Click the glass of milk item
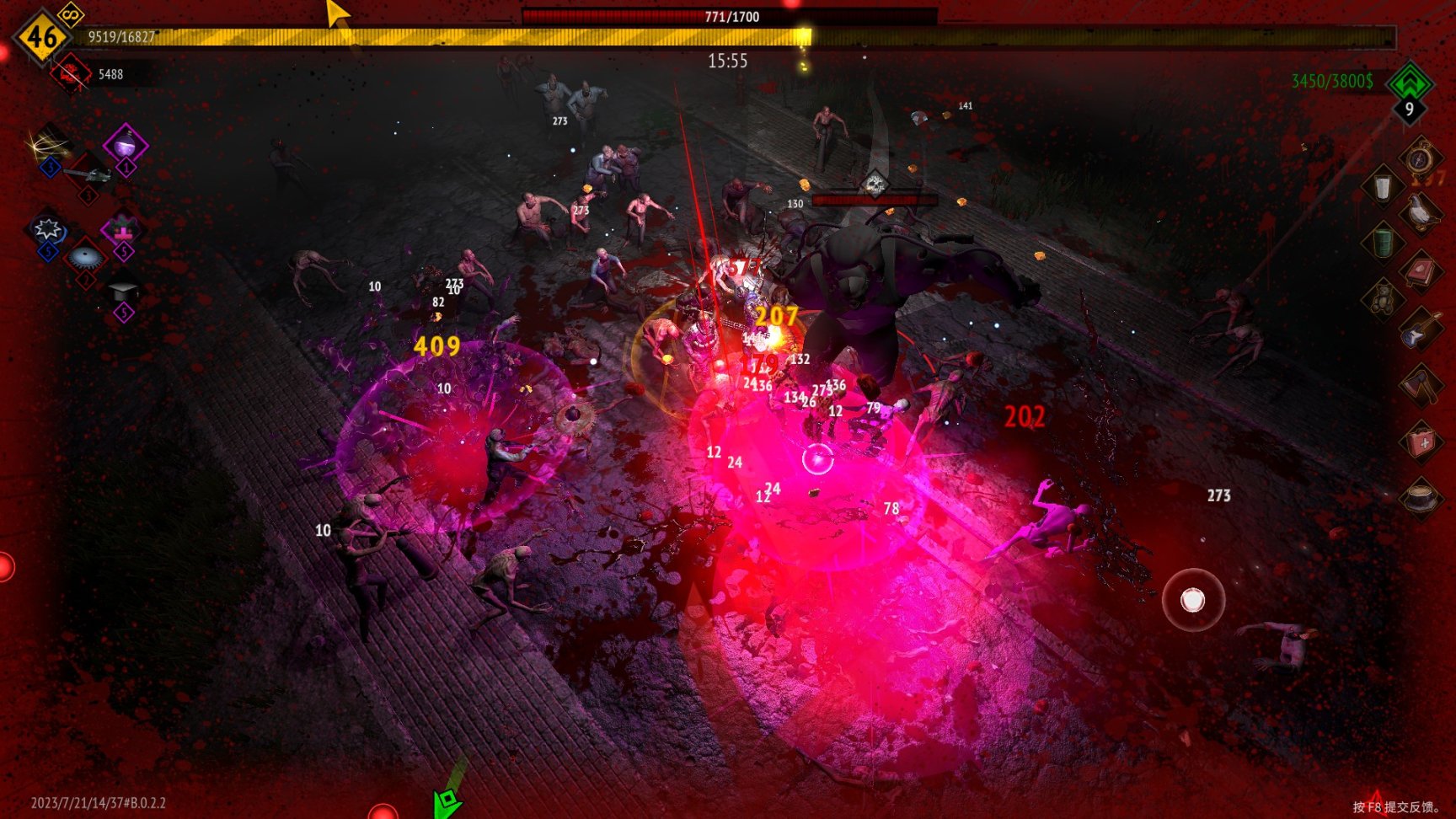 point(1382,187)
